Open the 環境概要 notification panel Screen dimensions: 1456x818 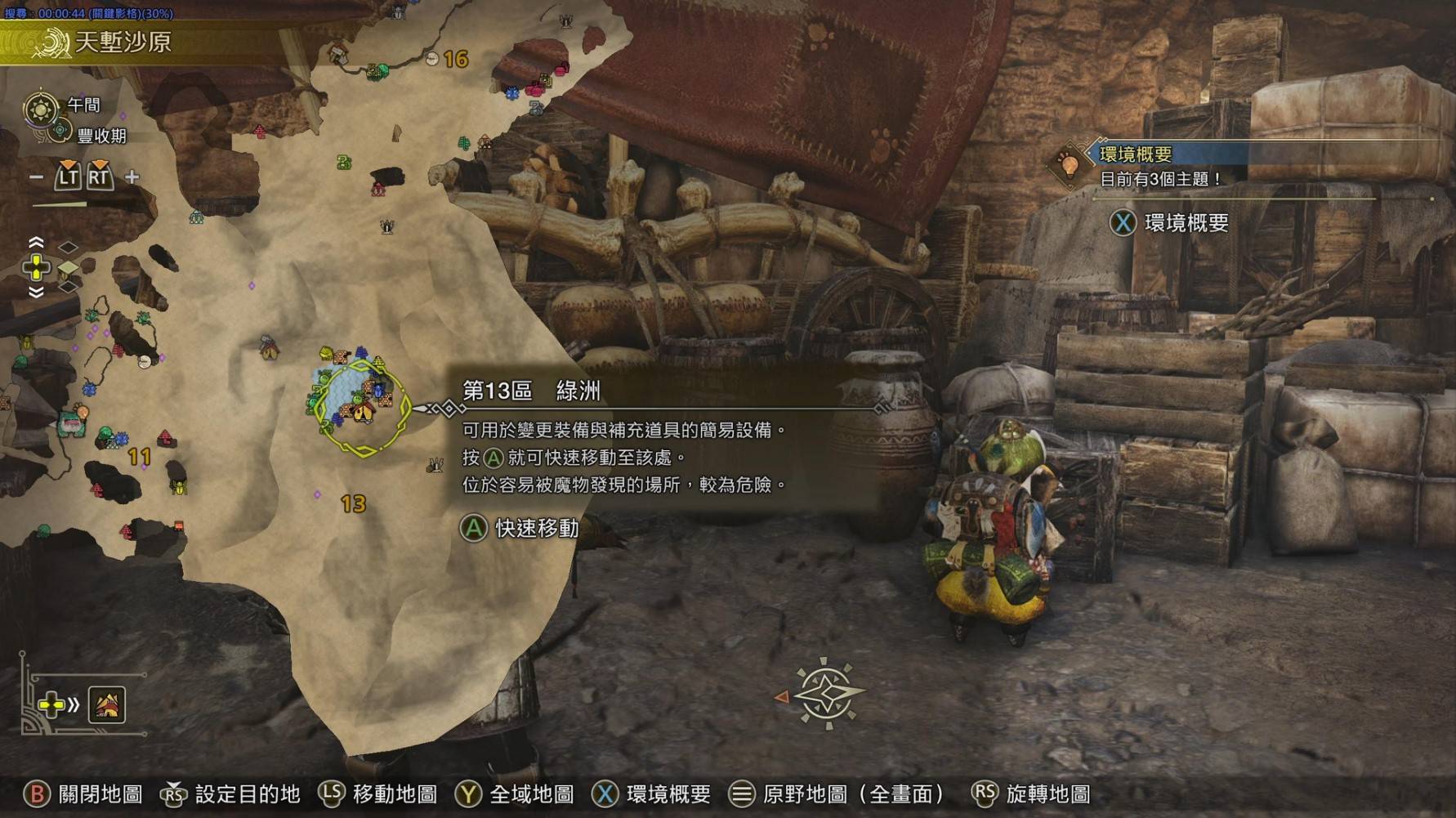click(1169, 223)
